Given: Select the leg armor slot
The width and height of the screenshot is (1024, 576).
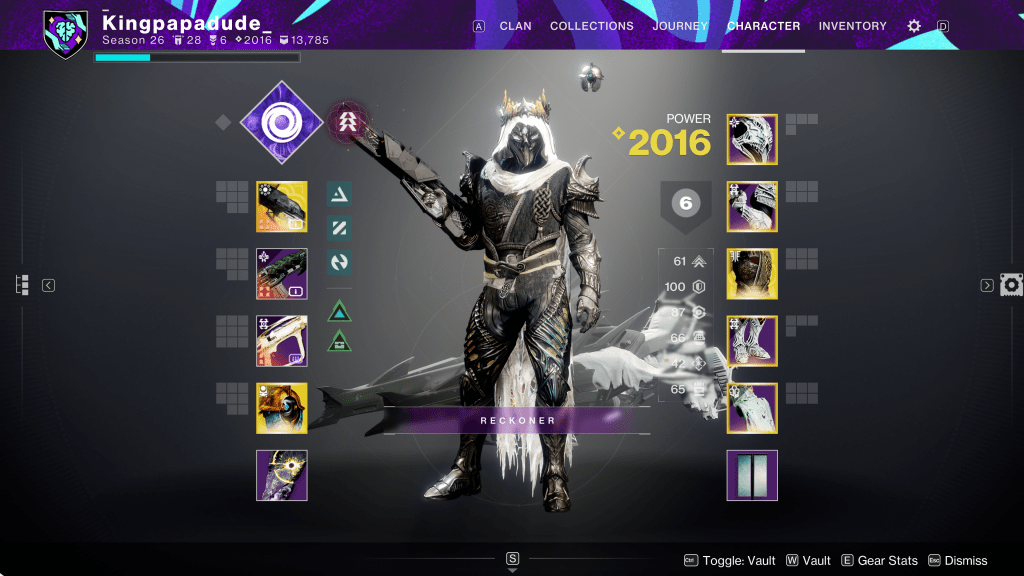Looking at the screenshot, I should pos(752,341).
